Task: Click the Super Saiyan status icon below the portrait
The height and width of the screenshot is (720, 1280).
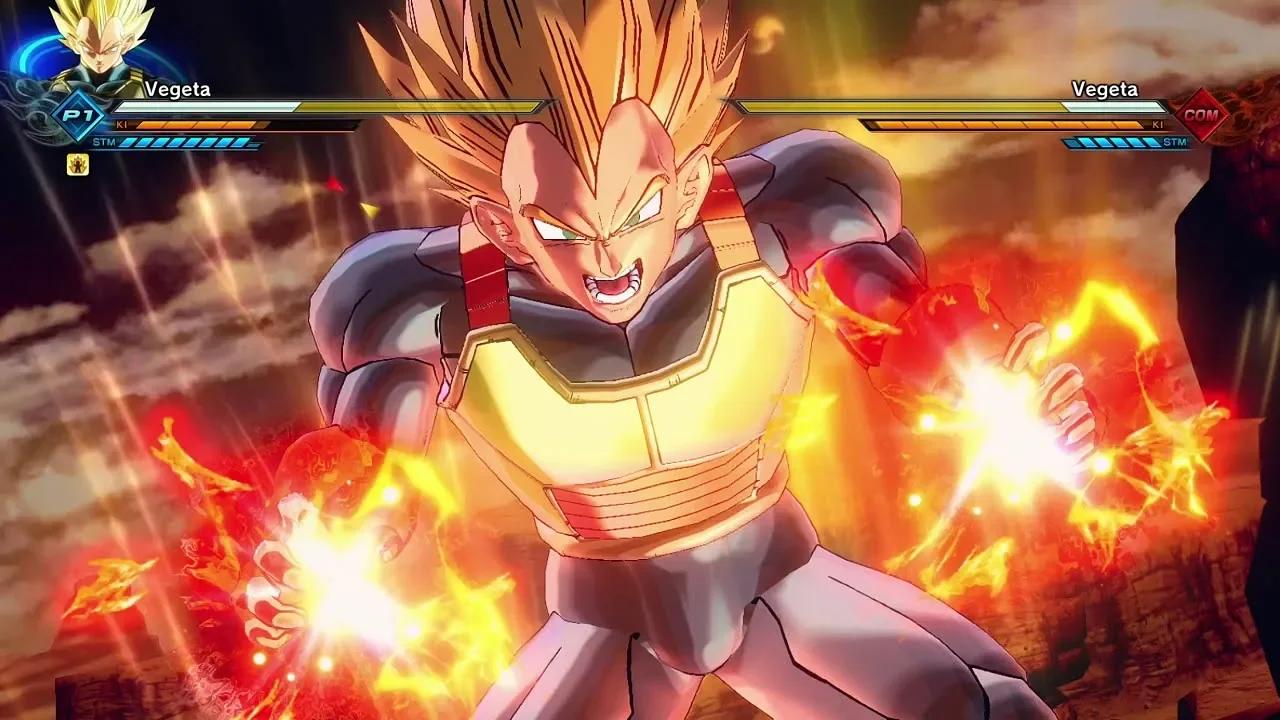Action: tap(80, 166)
